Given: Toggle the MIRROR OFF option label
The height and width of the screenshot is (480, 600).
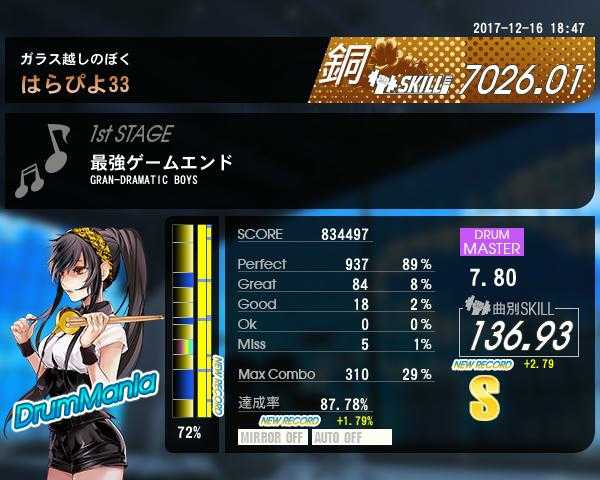Looking at the screenshot, I should point(272,437).
